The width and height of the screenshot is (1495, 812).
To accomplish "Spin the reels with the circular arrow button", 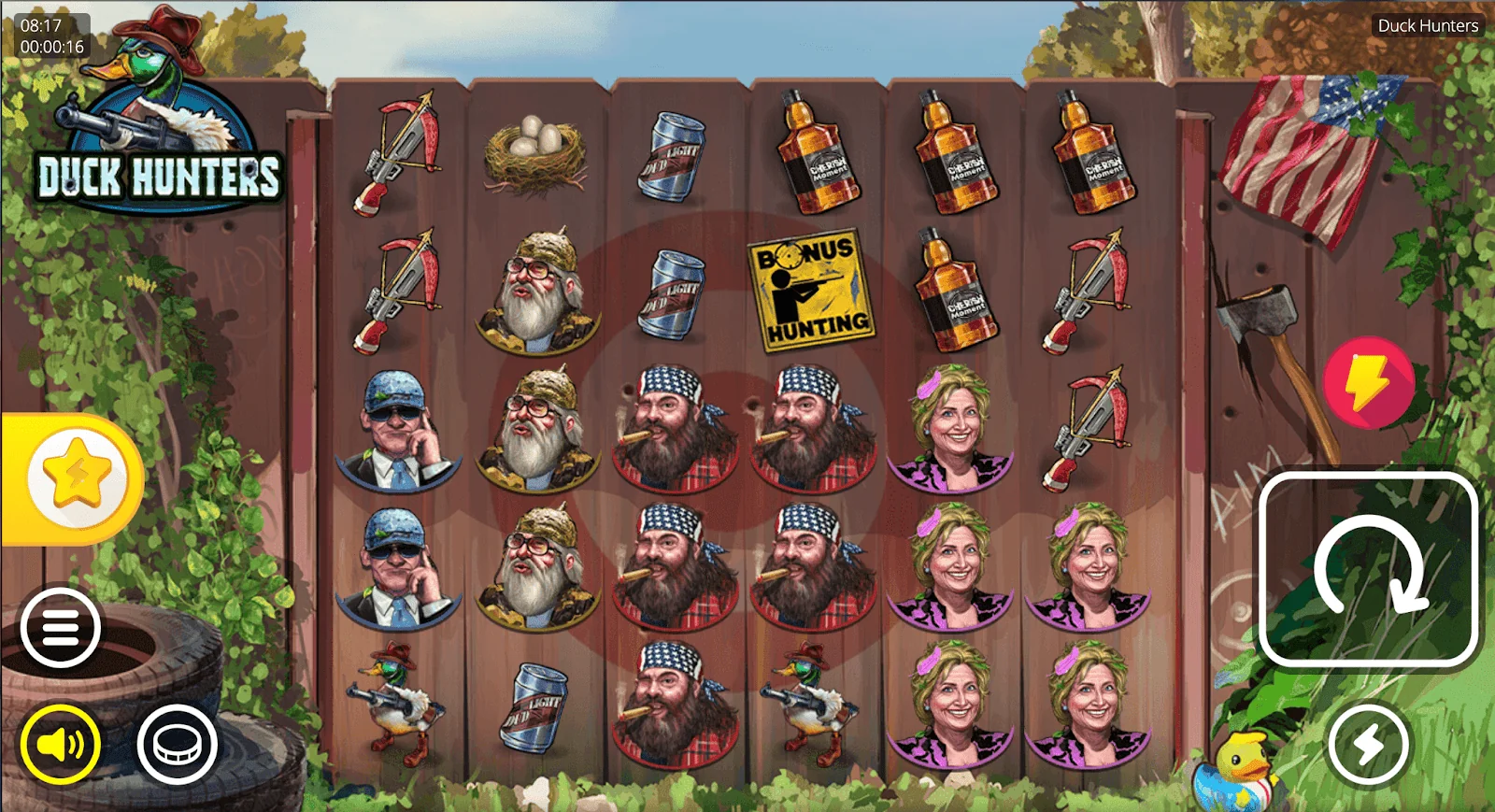I will (x=1368, y=570).
